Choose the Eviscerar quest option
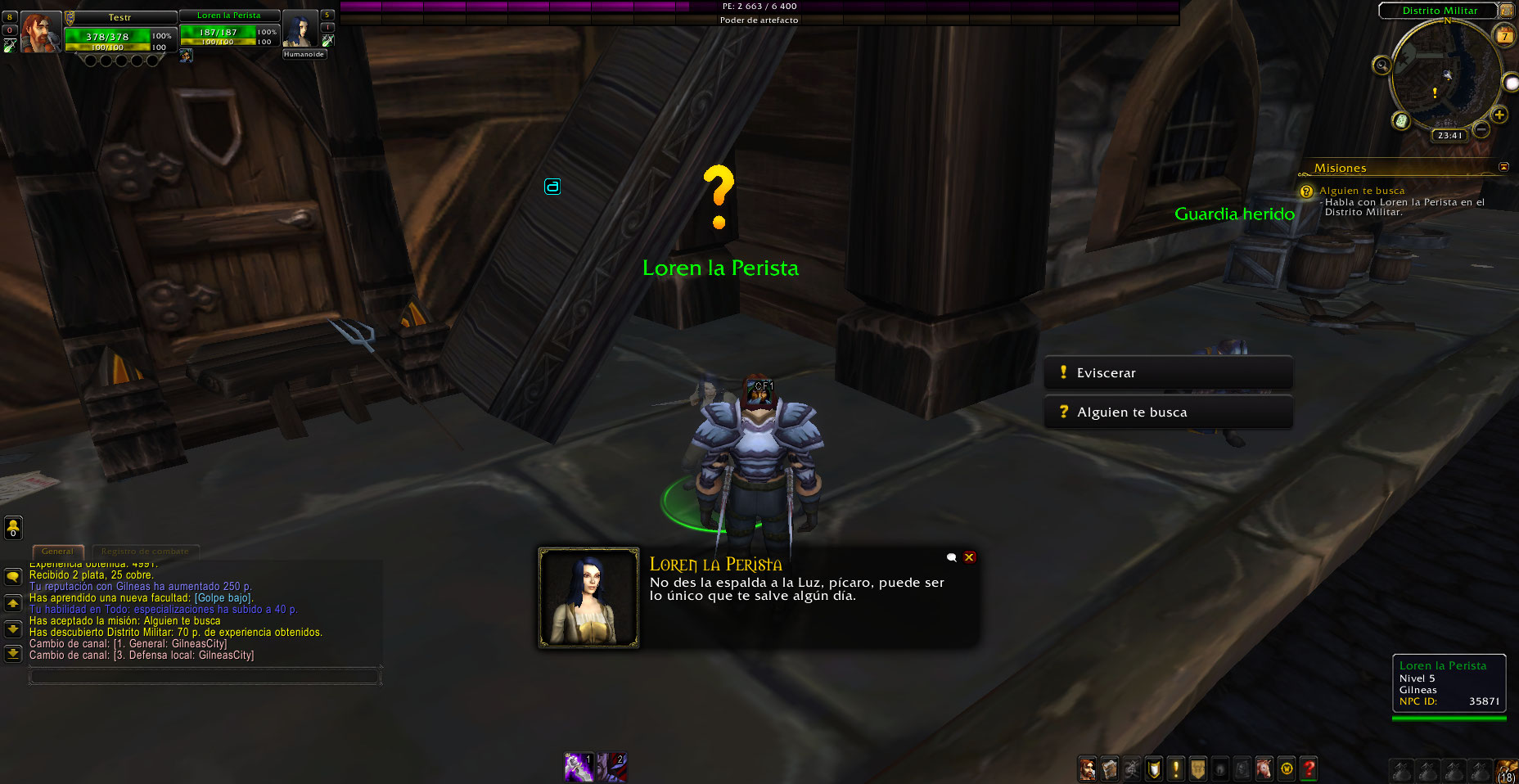The height and width of the screenshot is (784, 1519). (x=1168, y=373)
